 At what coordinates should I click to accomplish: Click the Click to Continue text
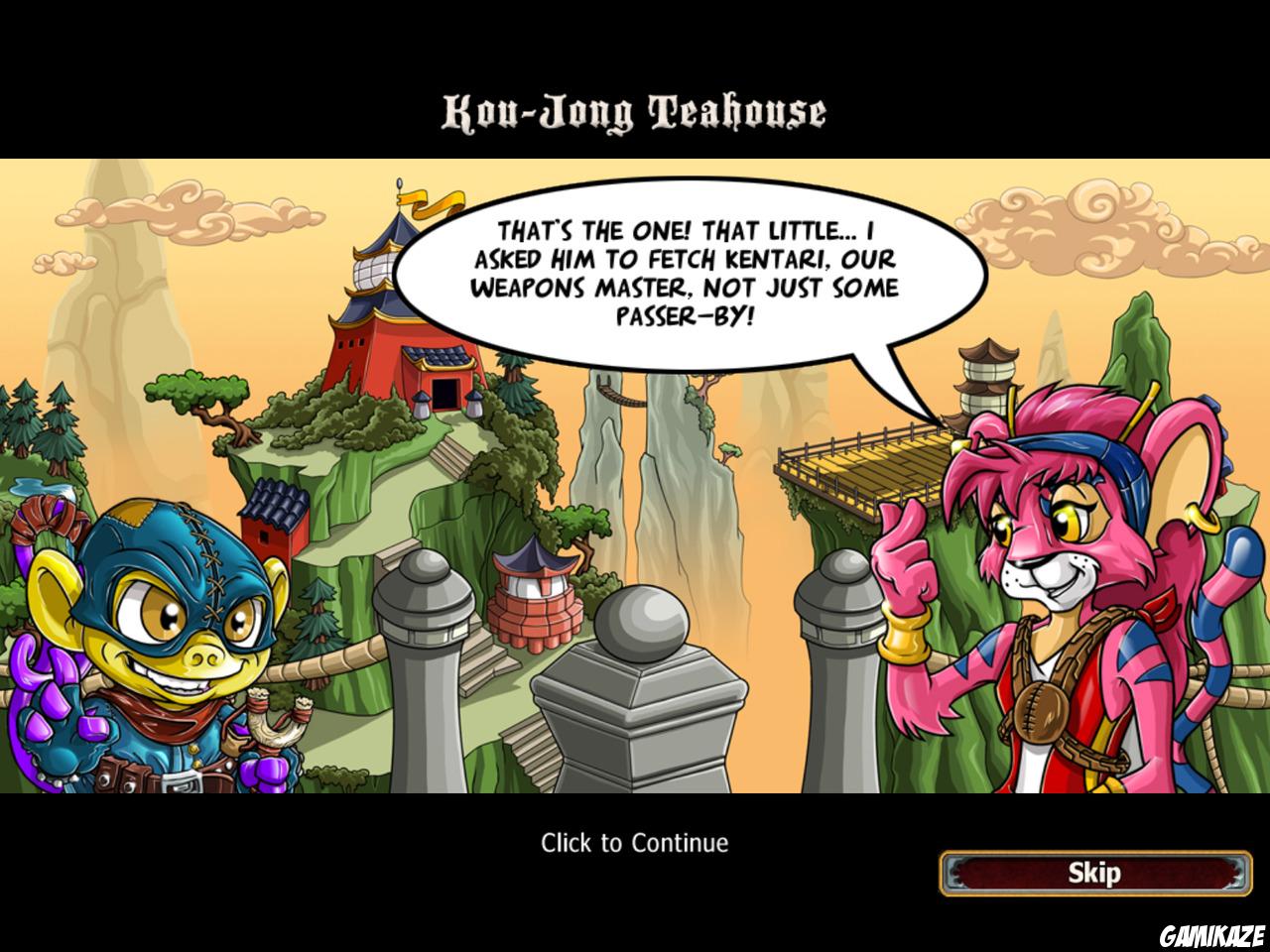[634, 842]
